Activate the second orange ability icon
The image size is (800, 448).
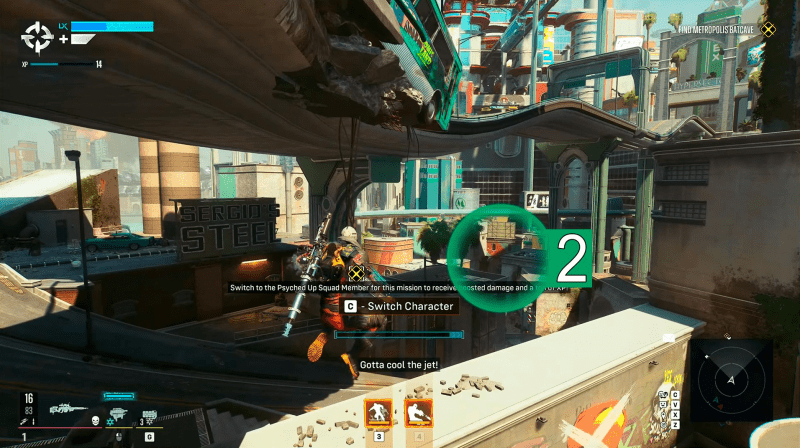[418, 411]
